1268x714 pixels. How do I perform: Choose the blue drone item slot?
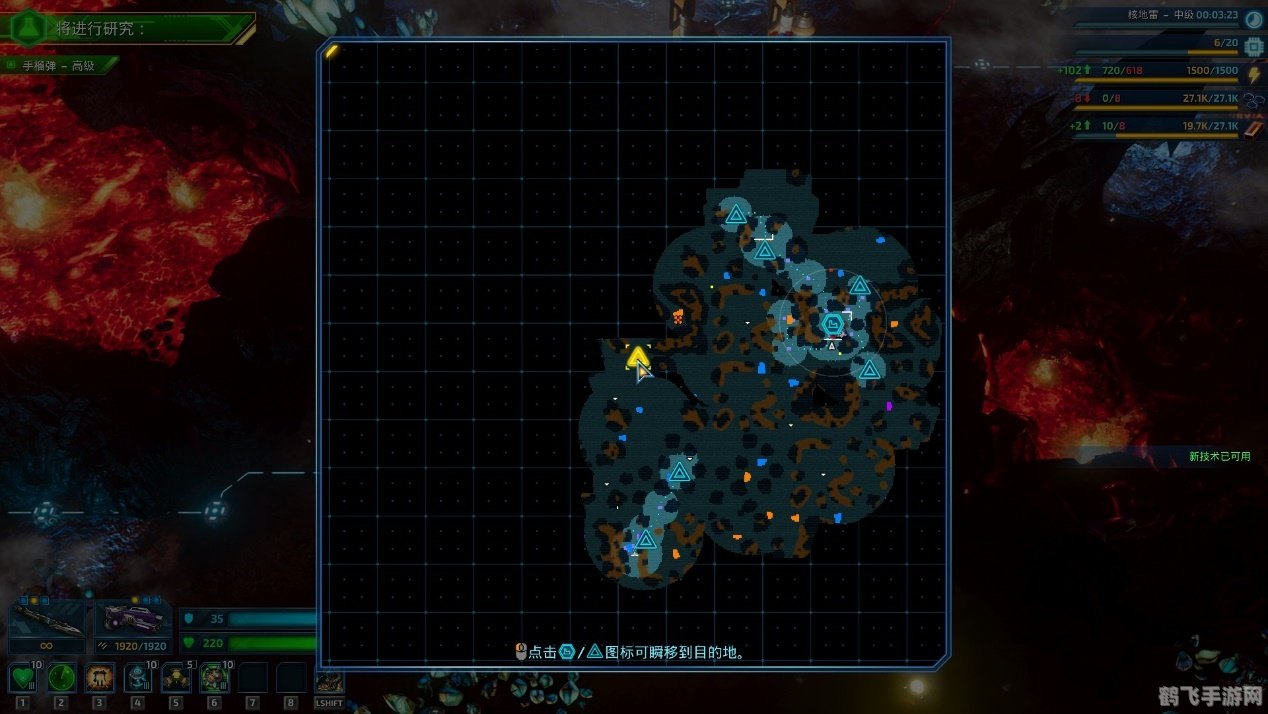coord(138,678)
